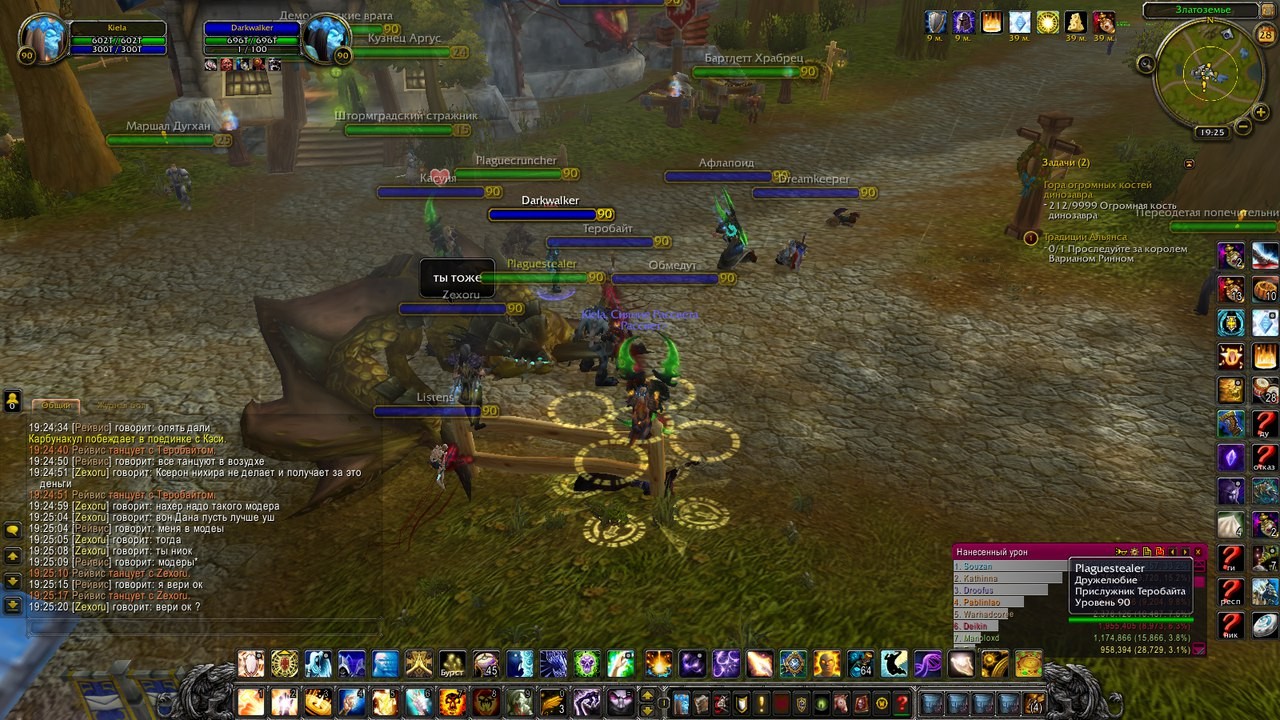Click the Златоземье zone name above minimap
Viewport: 1280px width, 720px height.
pos(1202,10)
